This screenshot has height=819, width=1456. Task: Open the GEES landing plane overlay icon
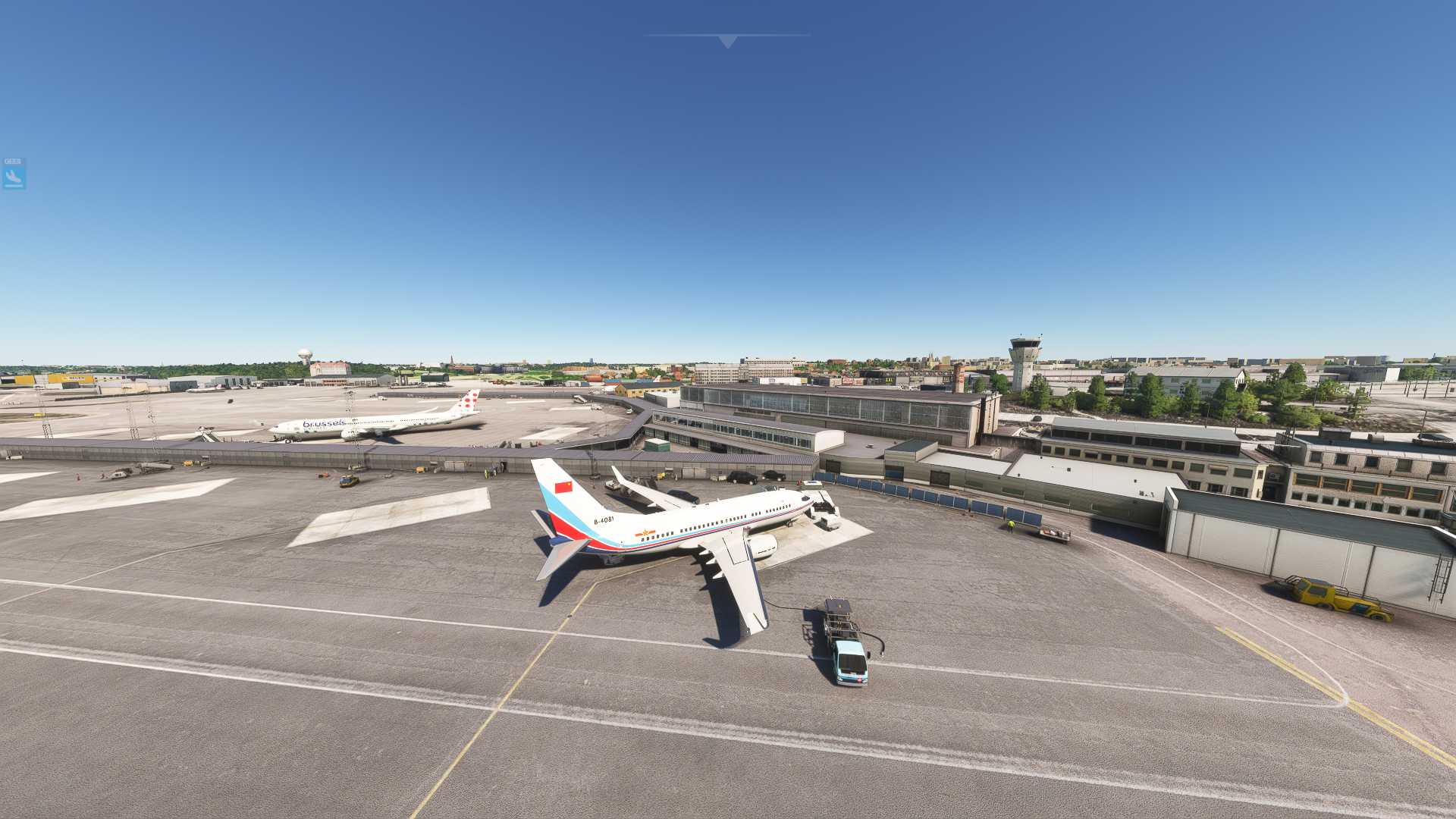[x=14, y=174]
